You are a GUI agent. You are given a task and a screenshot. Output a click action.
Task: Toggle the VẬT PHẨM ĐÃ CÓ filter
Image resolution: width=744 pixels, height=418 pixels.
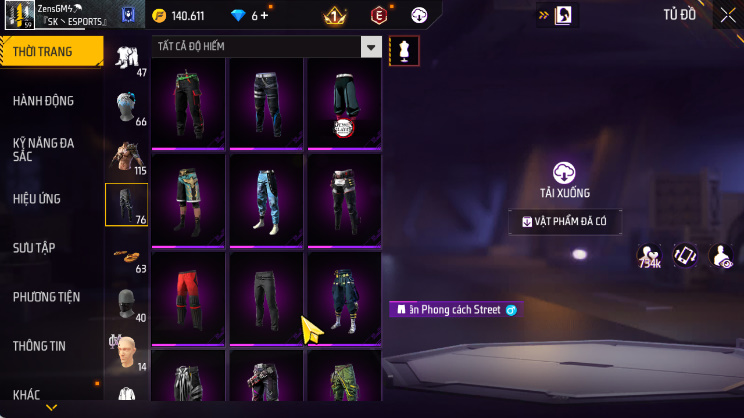pos(564,221)
